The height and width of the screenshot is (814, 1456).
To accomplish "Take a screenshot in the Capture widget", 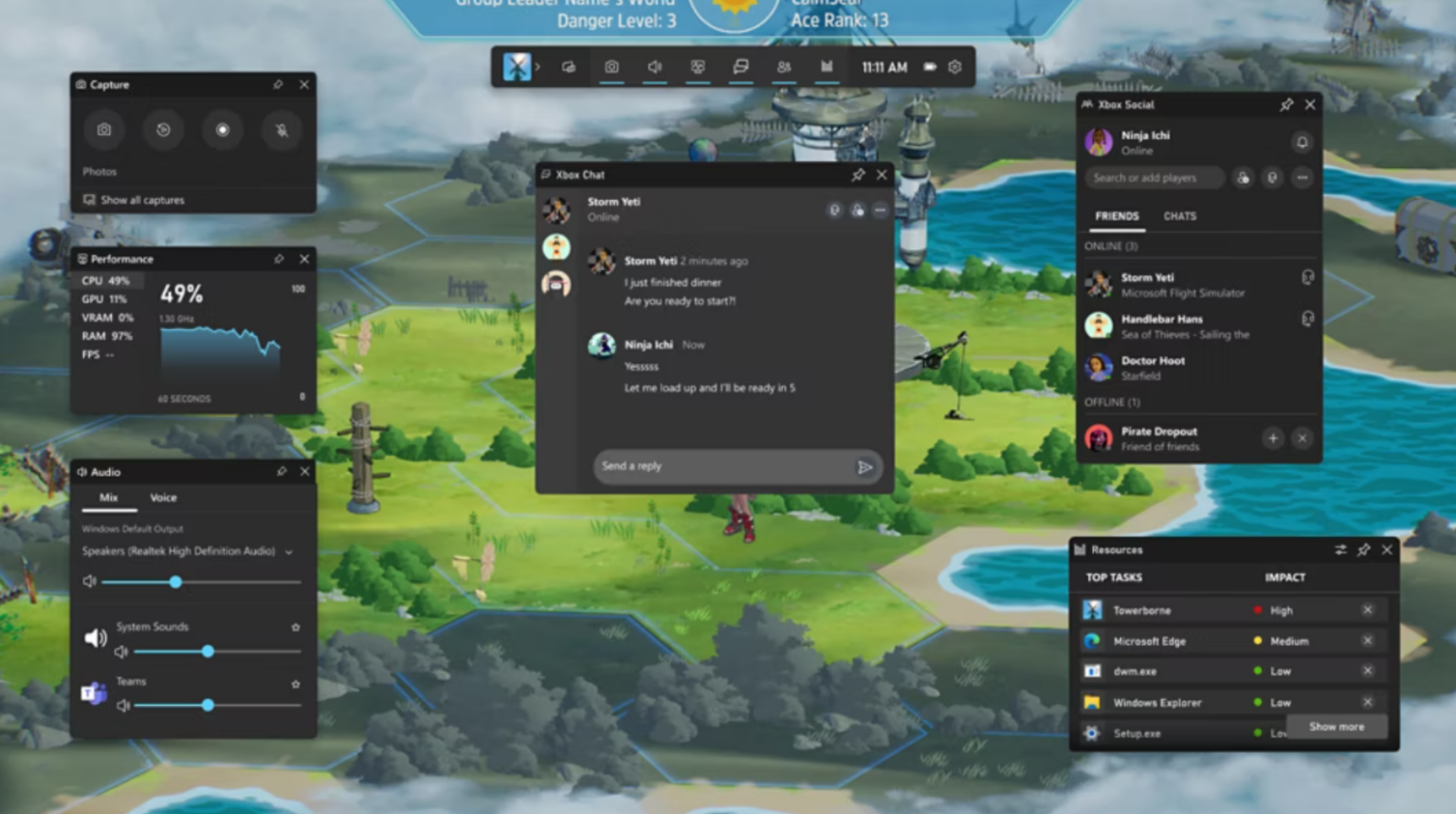I will 104,130.
